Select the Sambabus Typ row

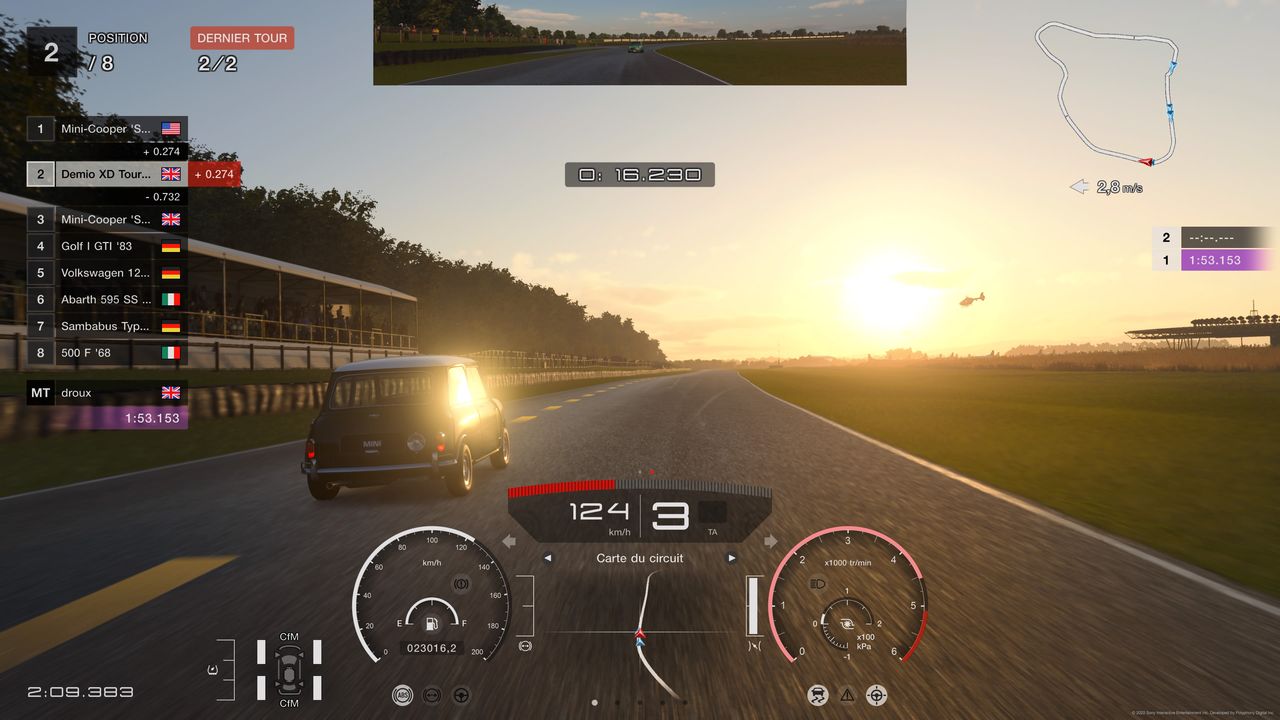click(x=107, y=326)
